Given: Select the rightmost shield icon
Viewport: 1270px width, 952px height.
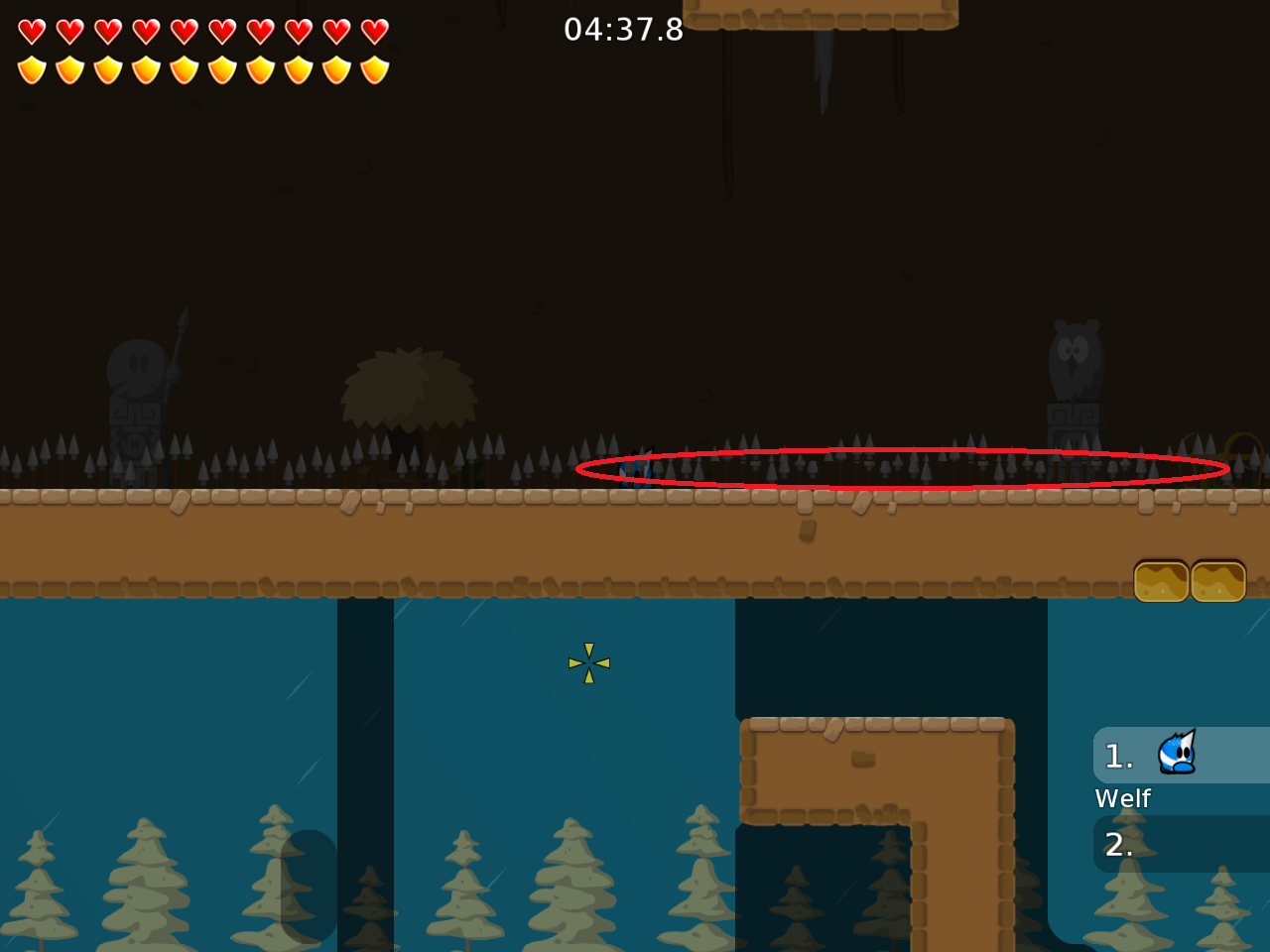Looking at the screenshot, I should click(374, 67).
